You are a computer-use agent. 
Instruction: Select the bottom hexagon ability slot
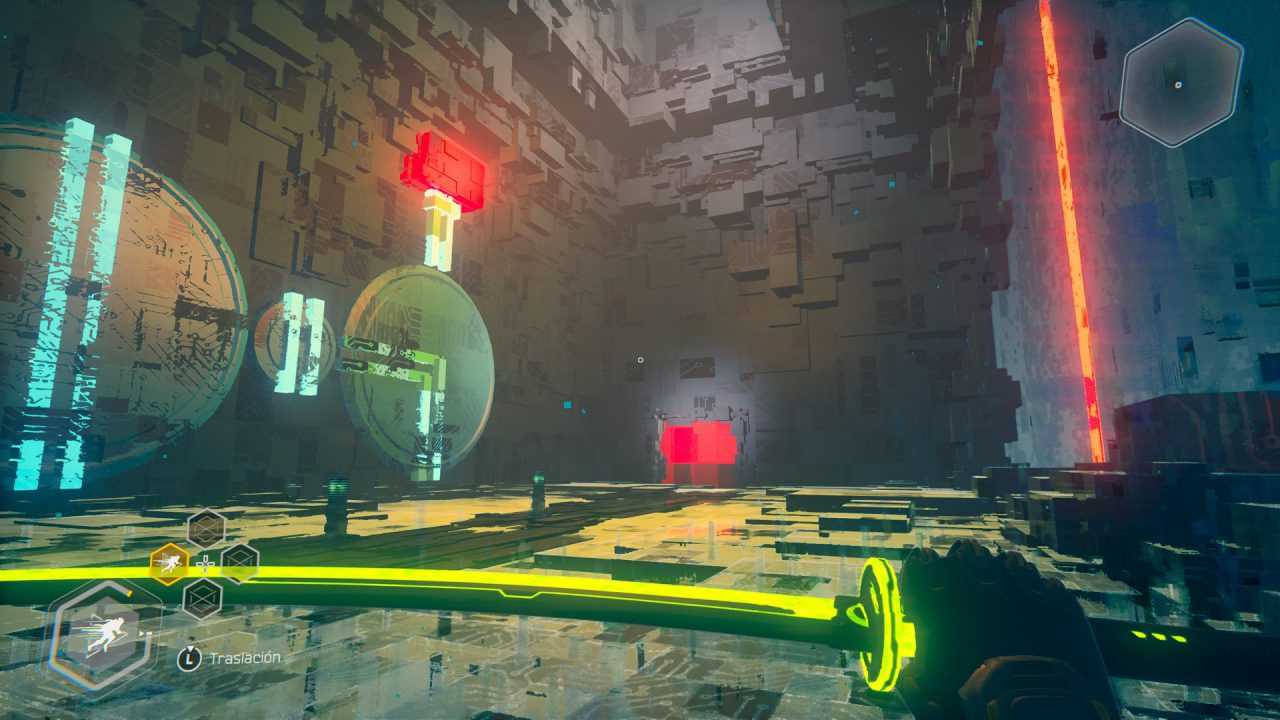(203, 597)
